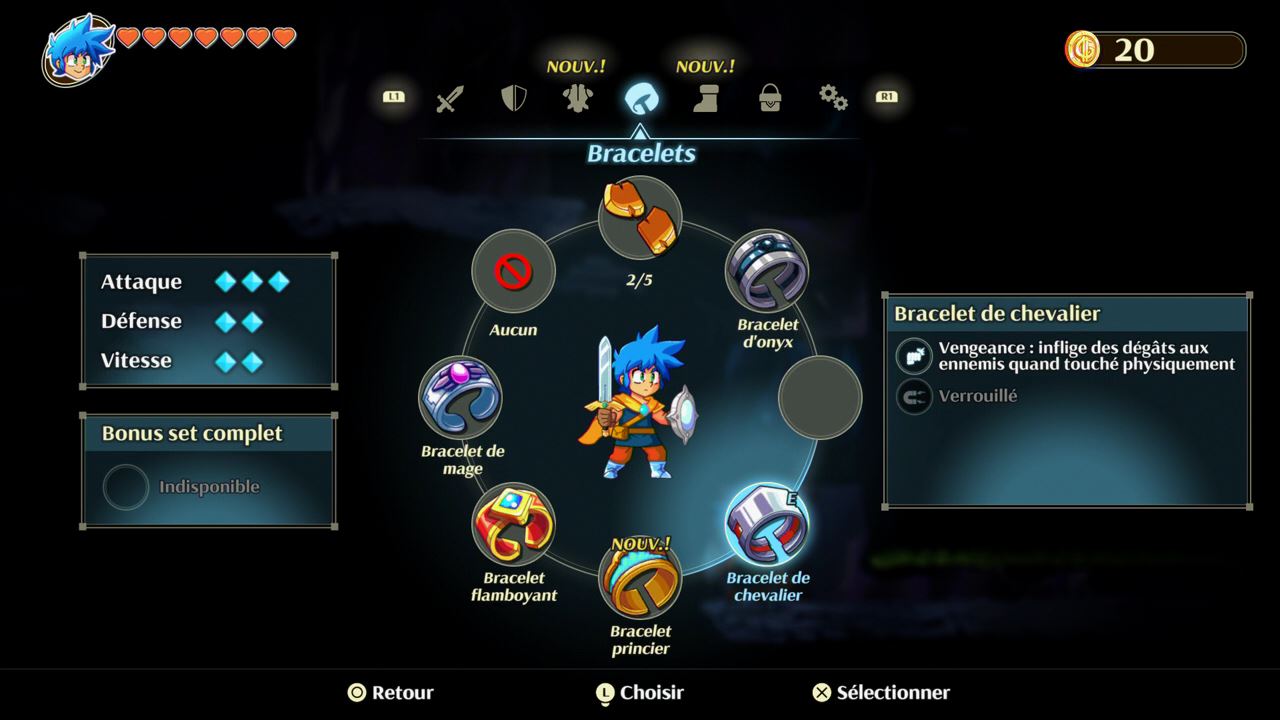Choose the Bracelet flamboyant

point(513,524)
